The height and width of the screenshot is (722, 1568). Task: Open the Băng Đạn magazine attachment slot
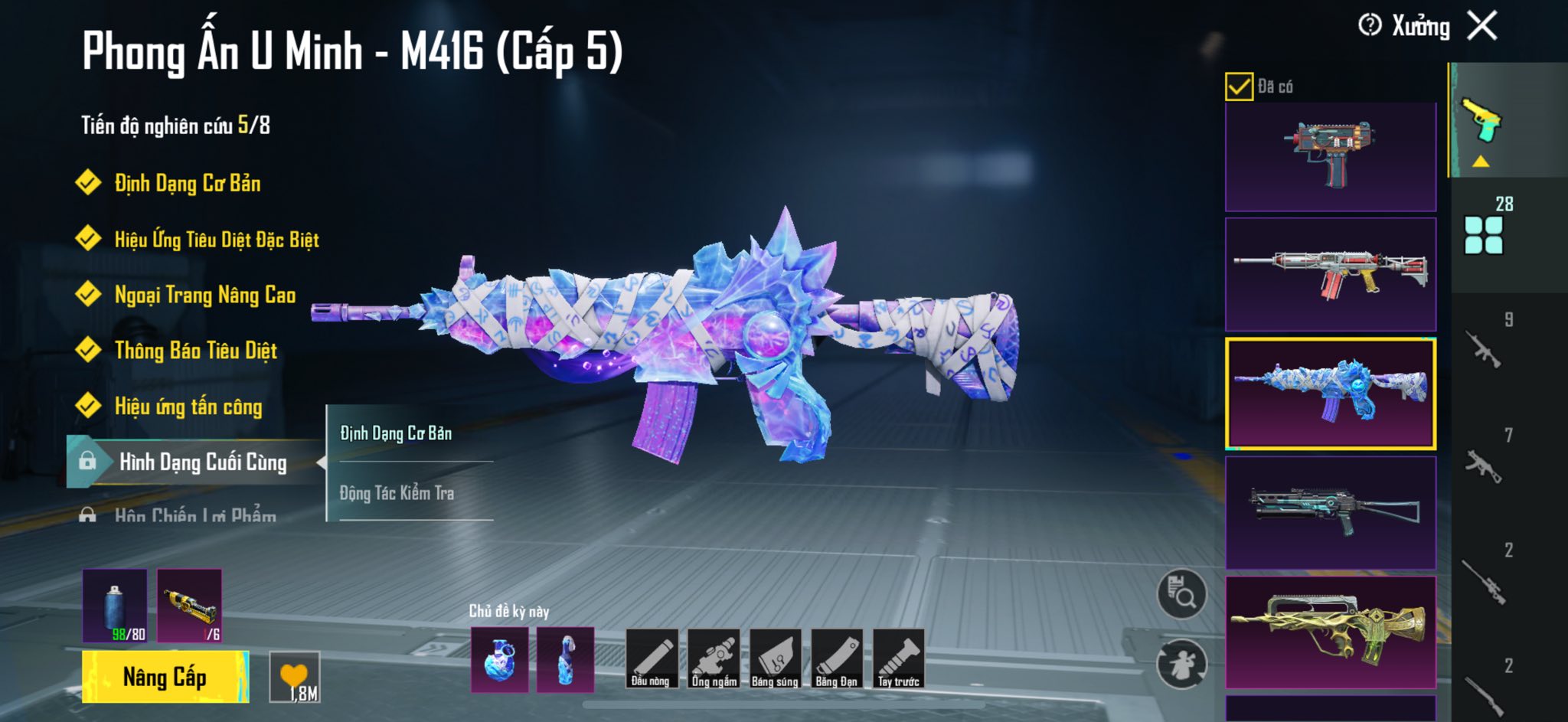(837, 658)
